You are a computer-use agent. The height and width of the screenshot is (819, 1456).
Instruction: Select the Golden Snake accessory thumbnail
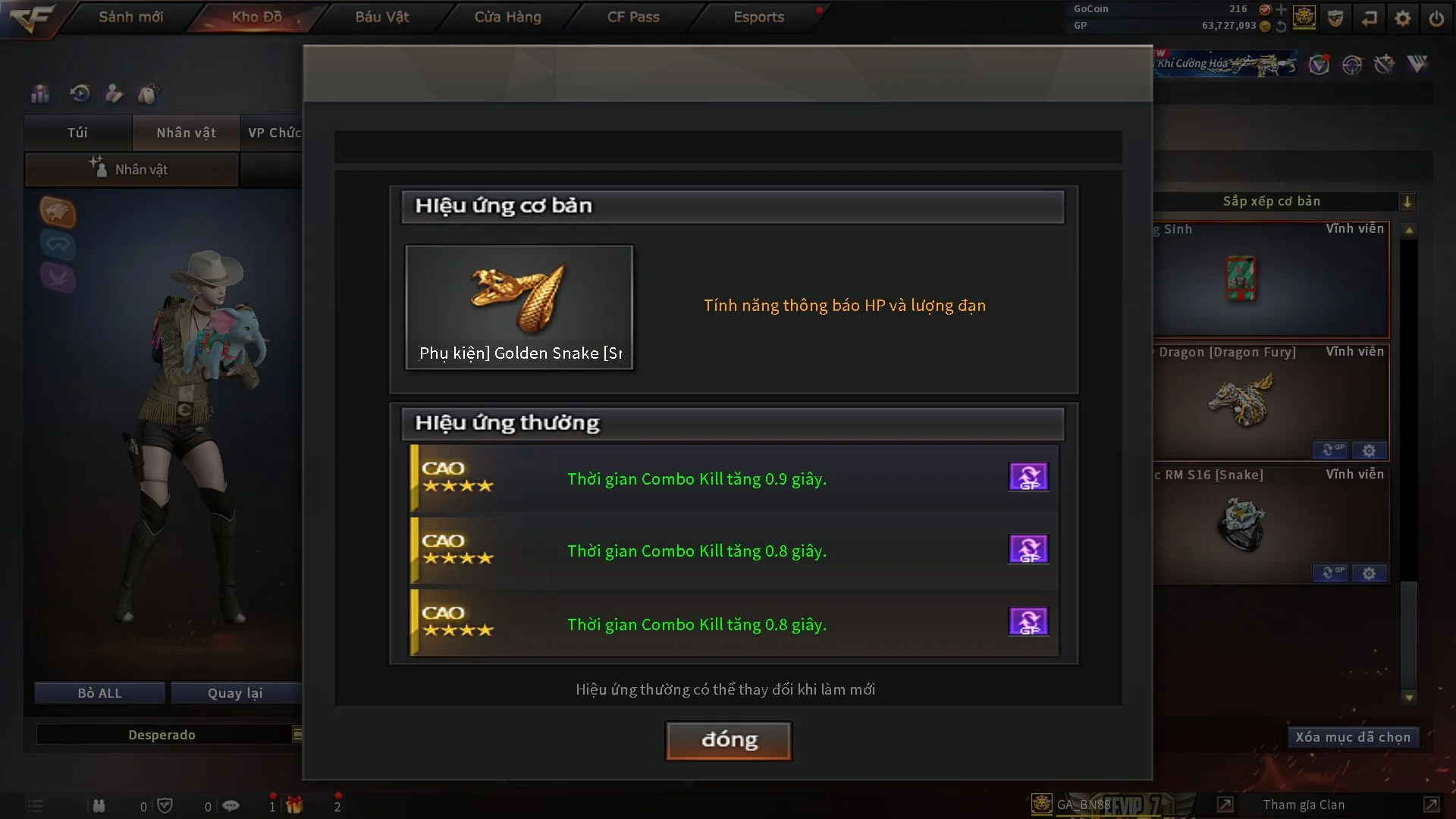coord(519,306)
